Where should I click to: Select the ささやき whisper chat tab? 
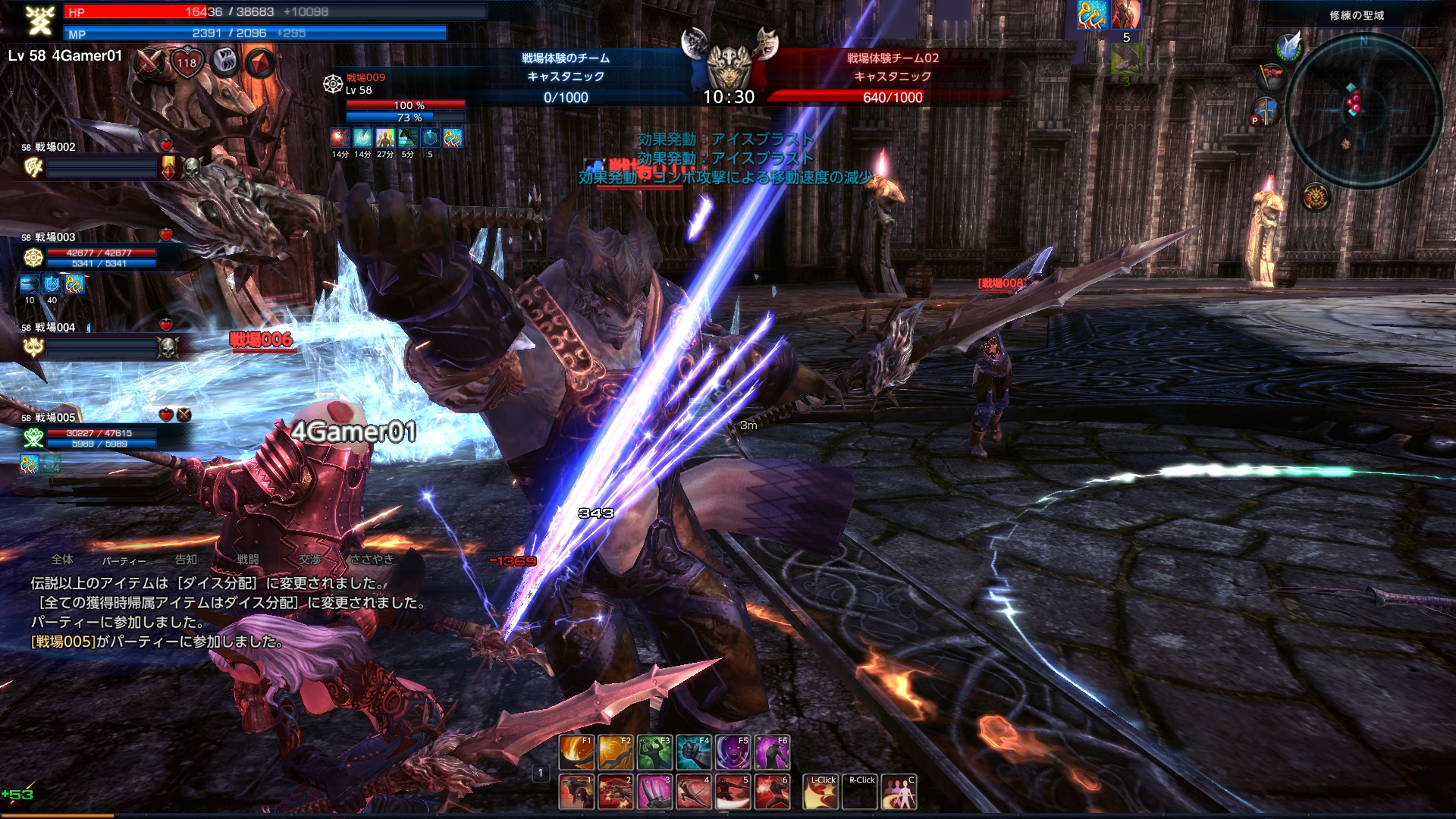(x=372, y=560)
